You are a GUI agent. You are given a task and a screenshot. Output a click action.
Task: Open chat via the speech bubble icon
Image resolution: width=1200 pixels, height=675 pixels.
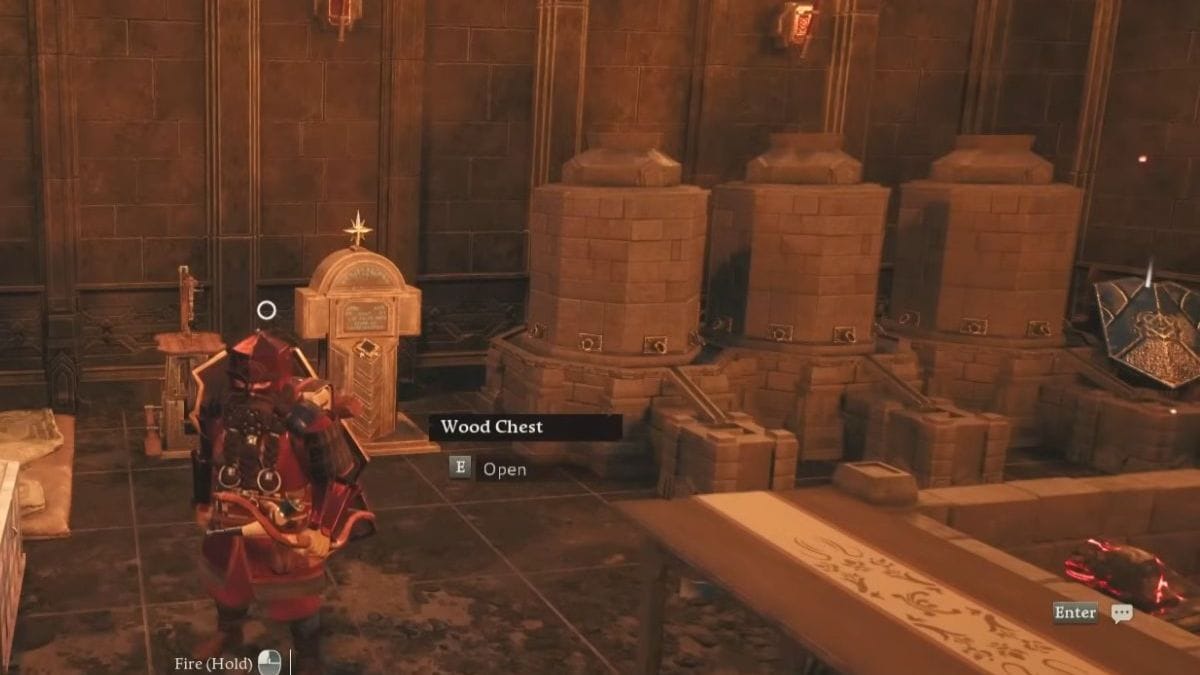tap(1122, 613)
